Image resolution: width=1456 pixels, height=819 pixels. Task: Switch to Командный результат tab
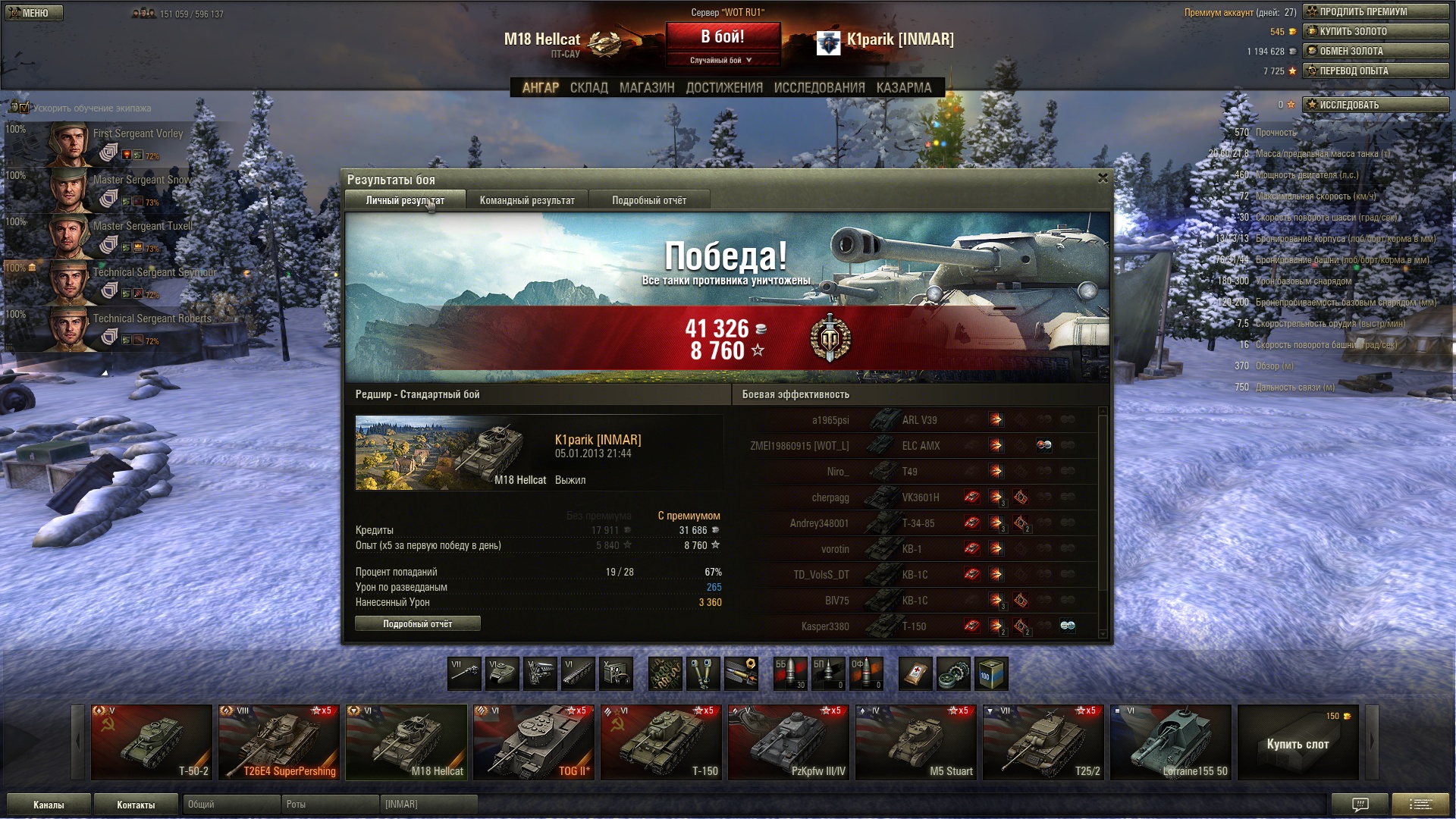click(x=527, y=201)
